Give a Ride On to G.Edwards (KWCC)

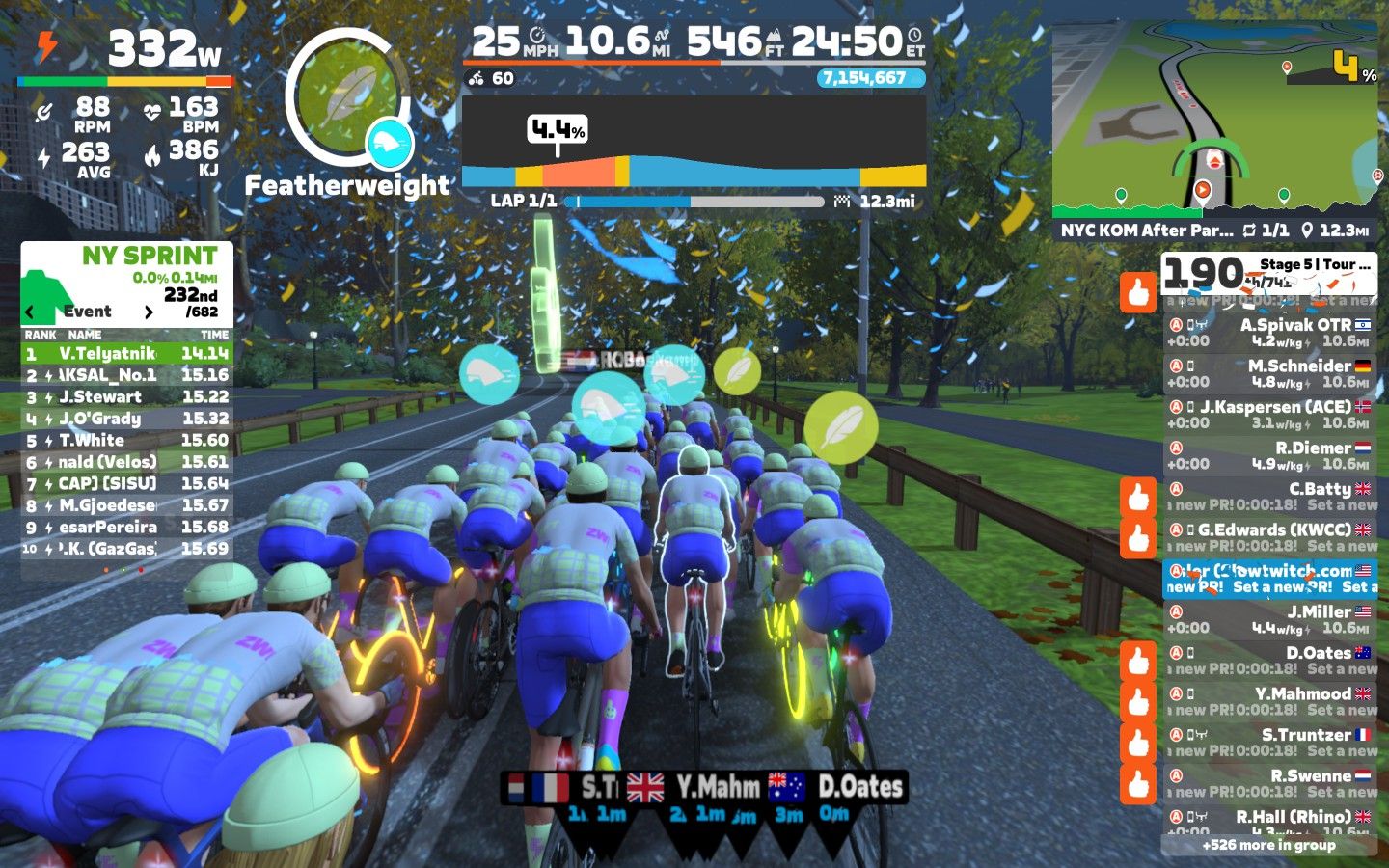point(1138,538)
